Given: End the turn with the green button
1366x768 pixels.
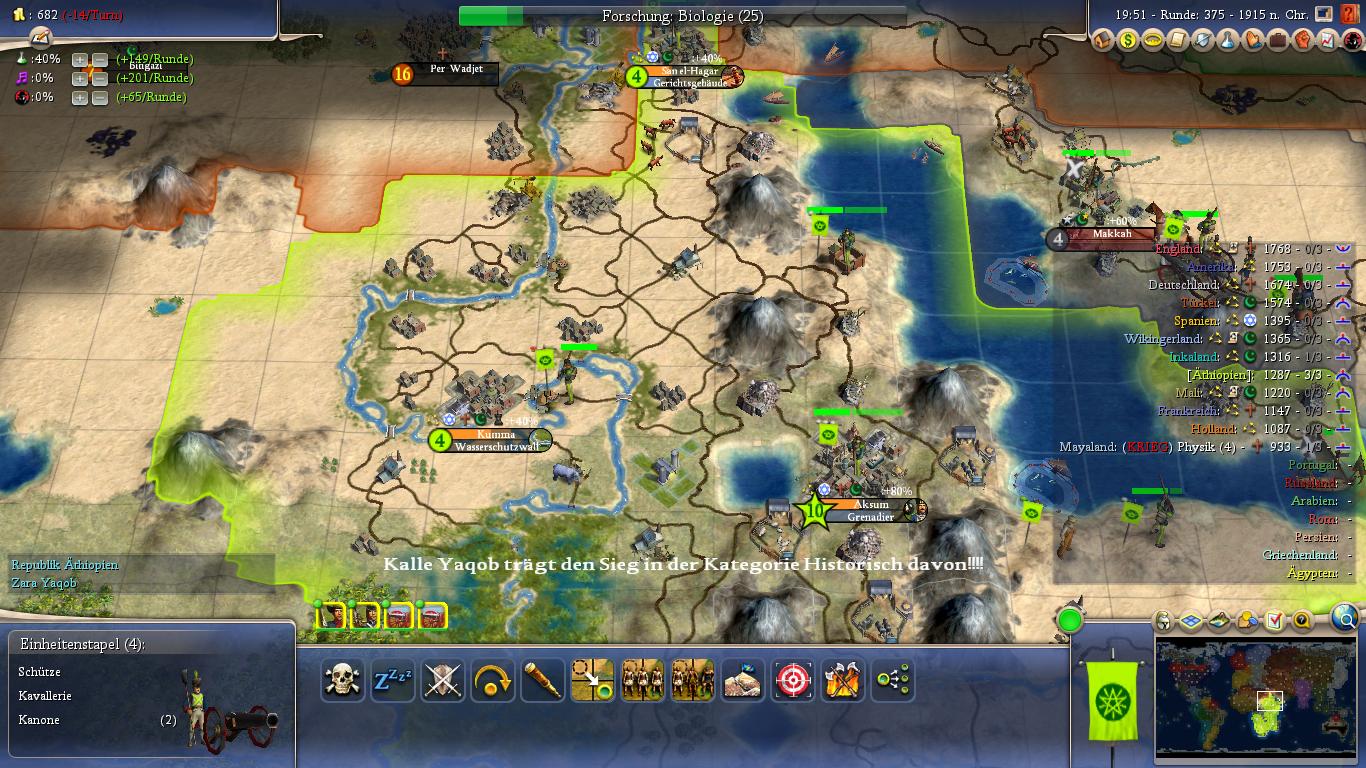Looking at the screenshot, I should pos(1070,621).
